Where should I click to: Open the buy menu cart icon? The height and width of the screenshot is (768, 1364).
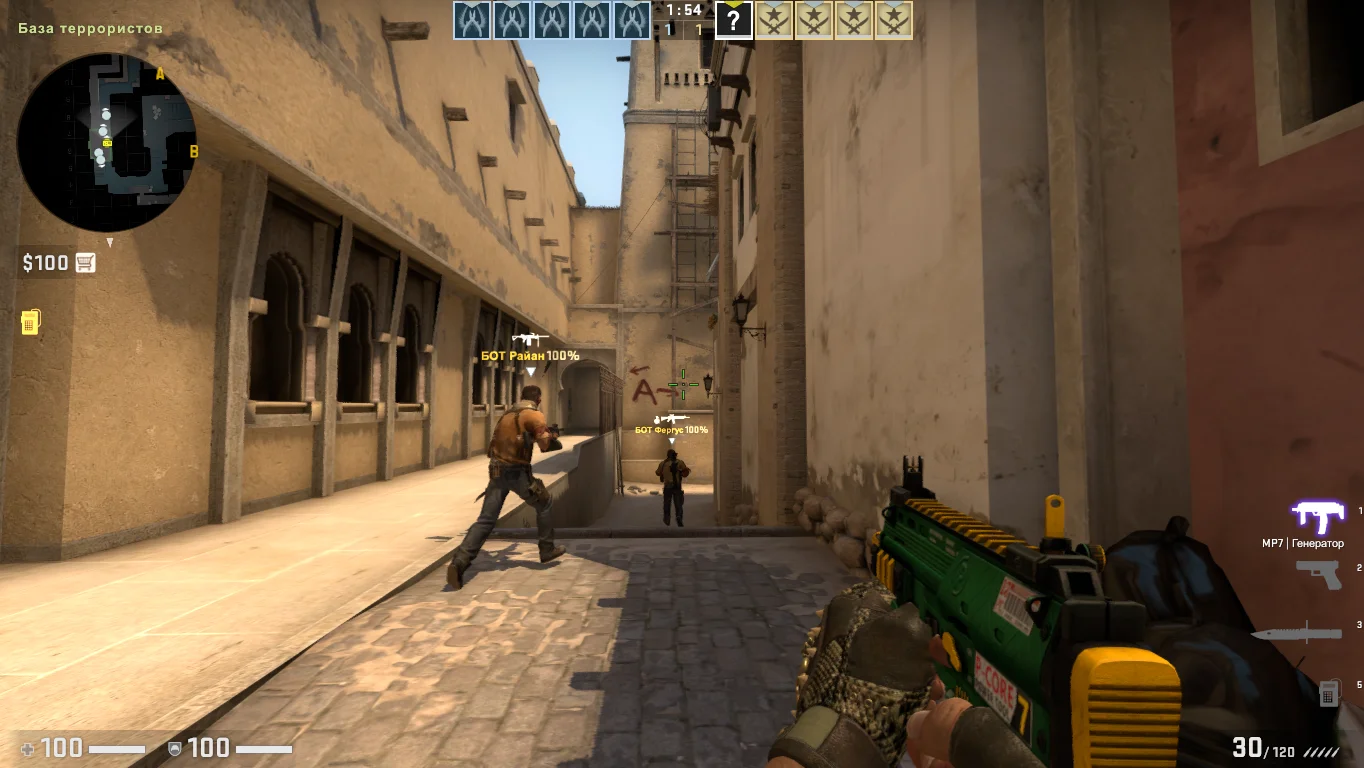coord(86,263)
